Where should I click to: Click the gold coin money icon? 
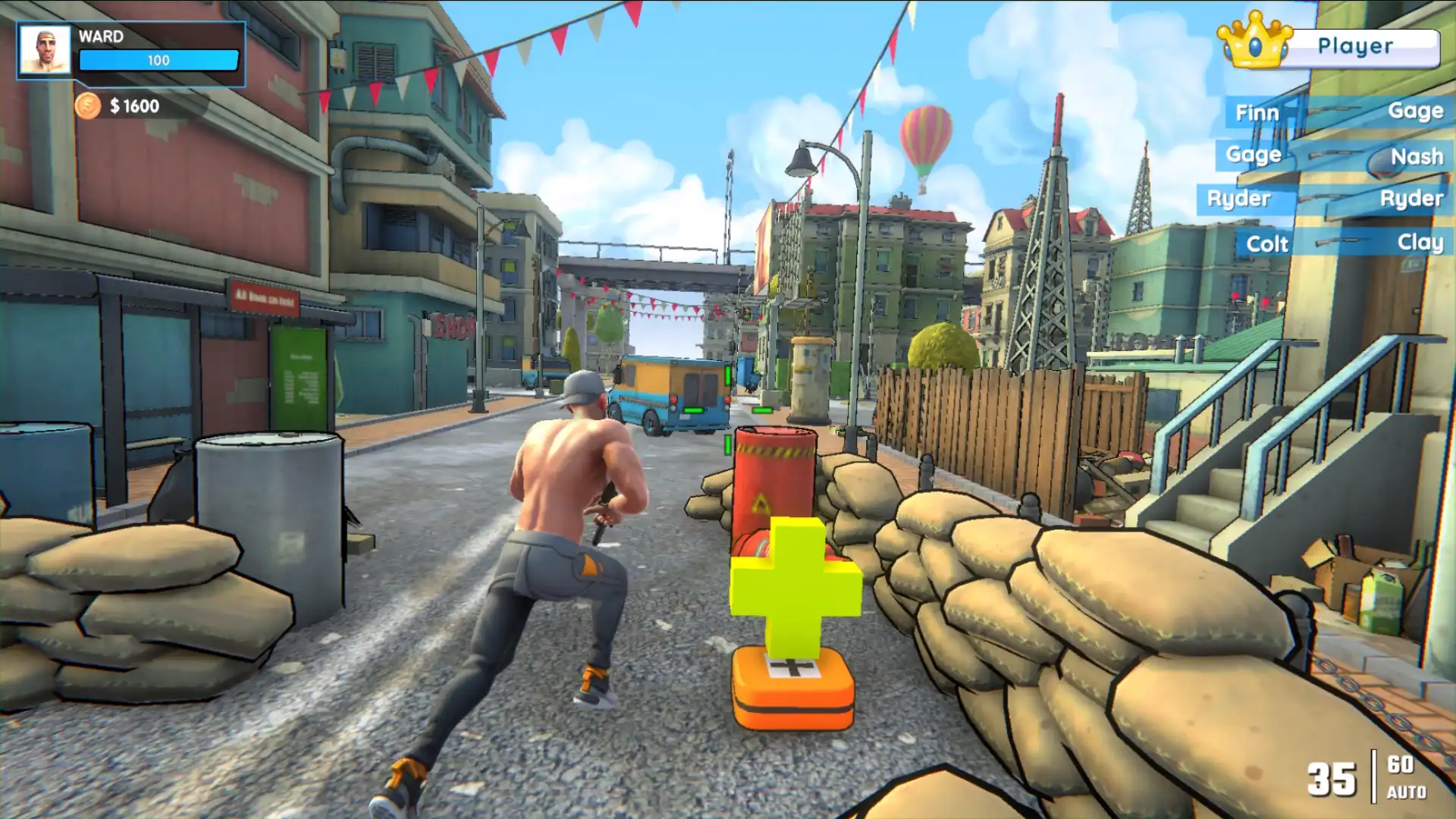pos(87,105)
